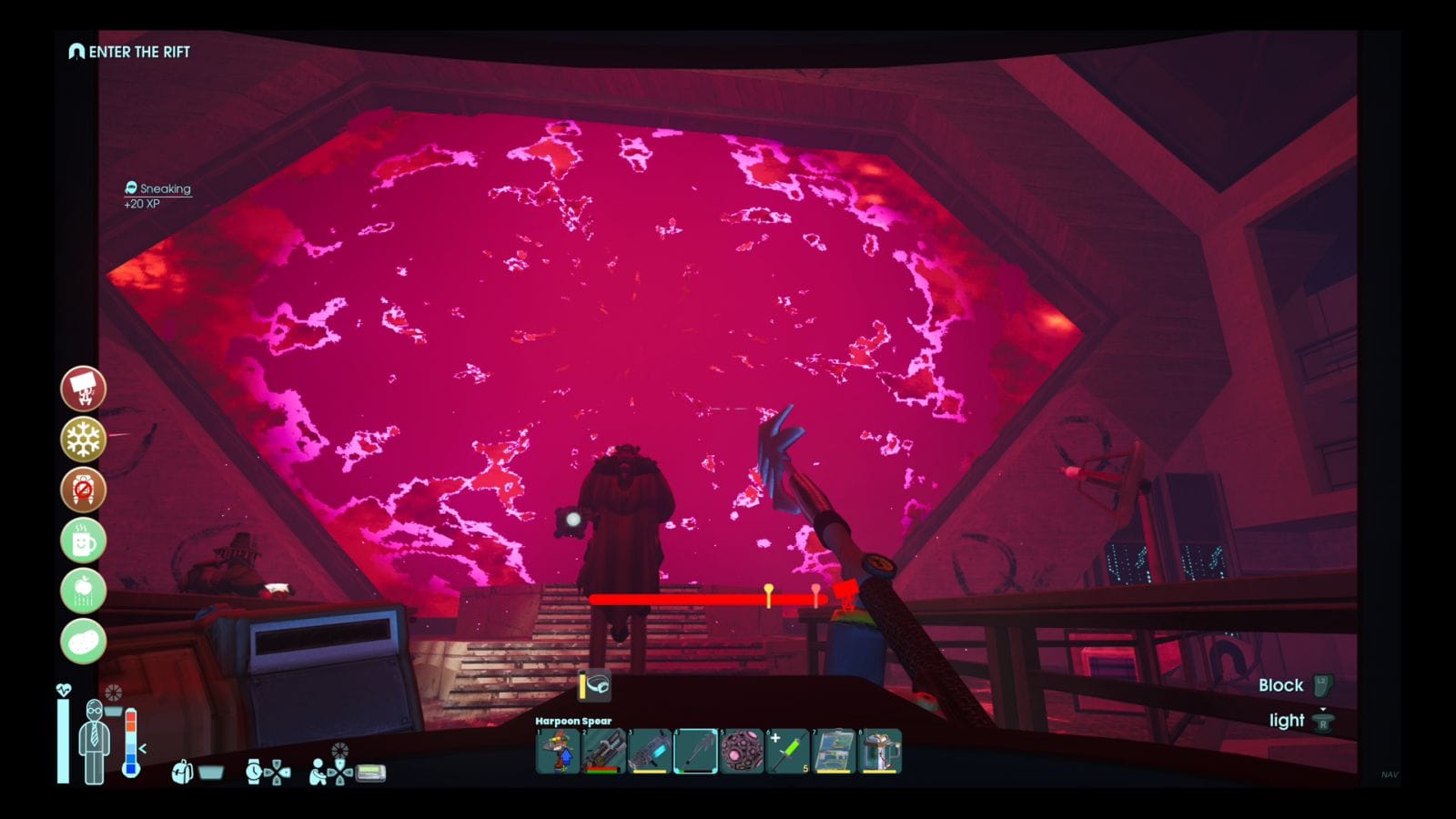This screenshot has height=819, width=1456.
Task: Select the goggles icon above the hotbar
Action: [x=597, y=684]
